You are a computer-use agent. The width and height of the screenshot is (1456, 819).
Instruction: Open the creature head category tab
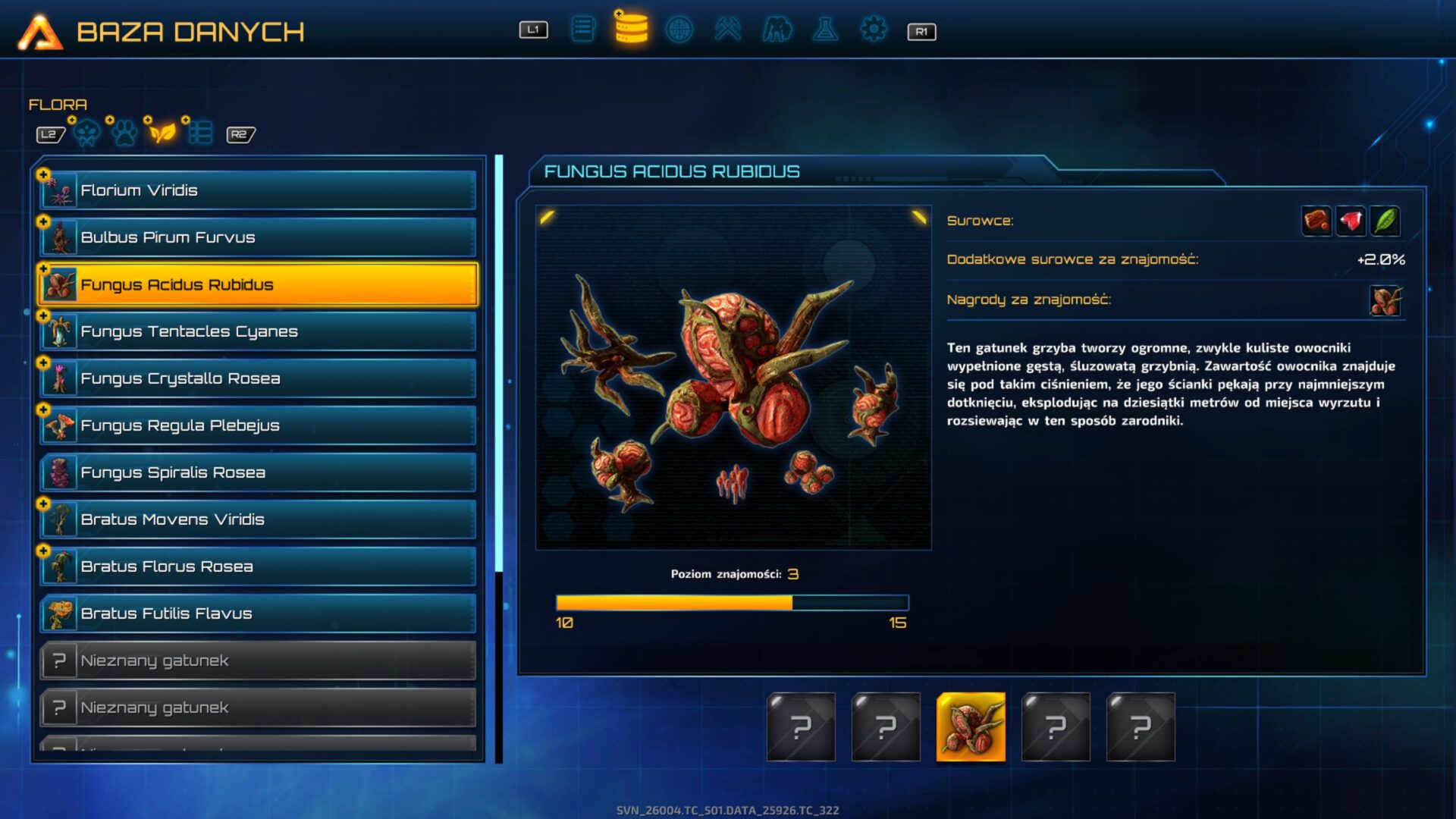pos(86,133)
